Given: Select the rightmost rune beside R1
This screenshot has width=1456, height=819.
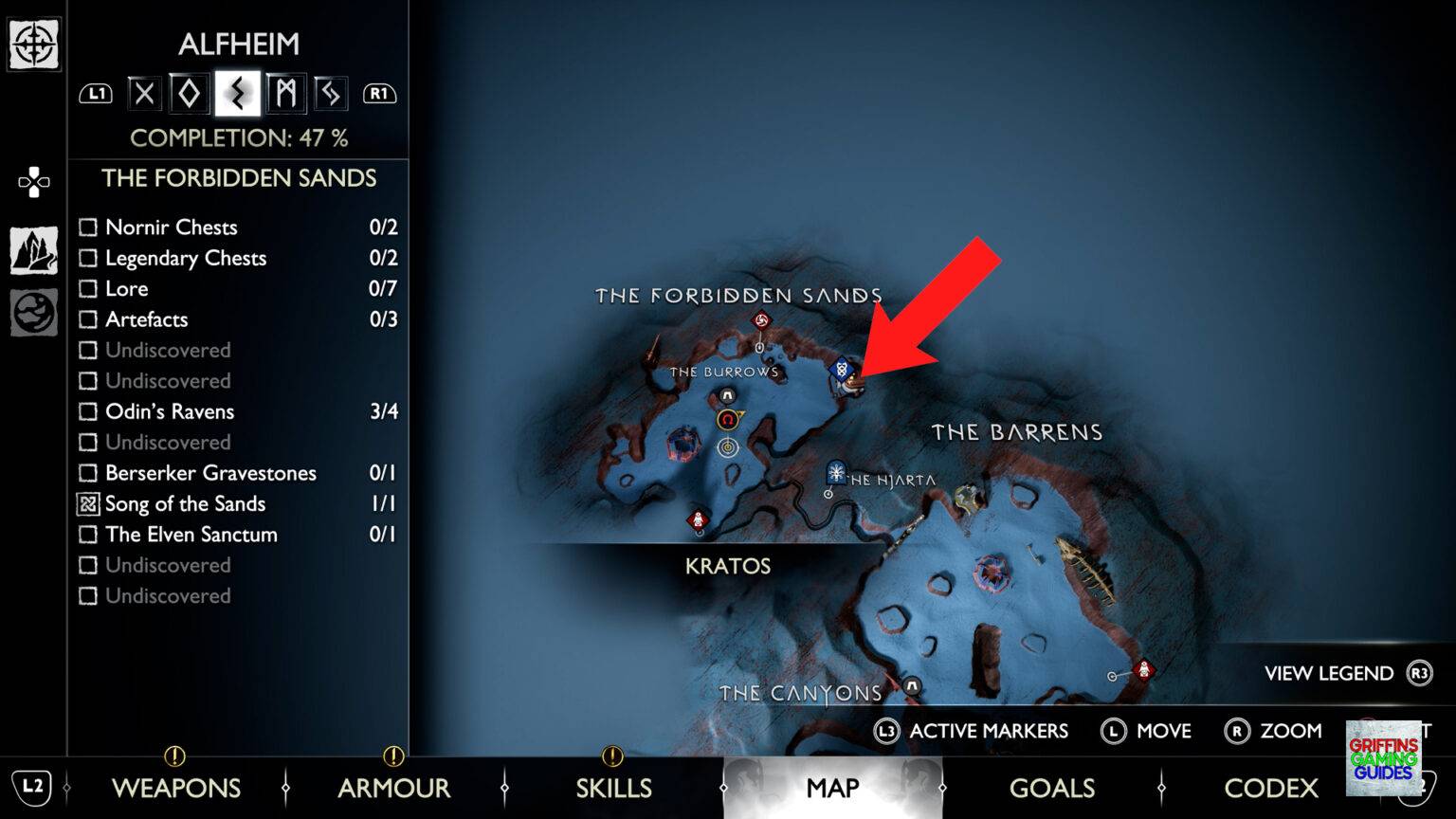Looking at the screenshot, I should click(330, 92).
